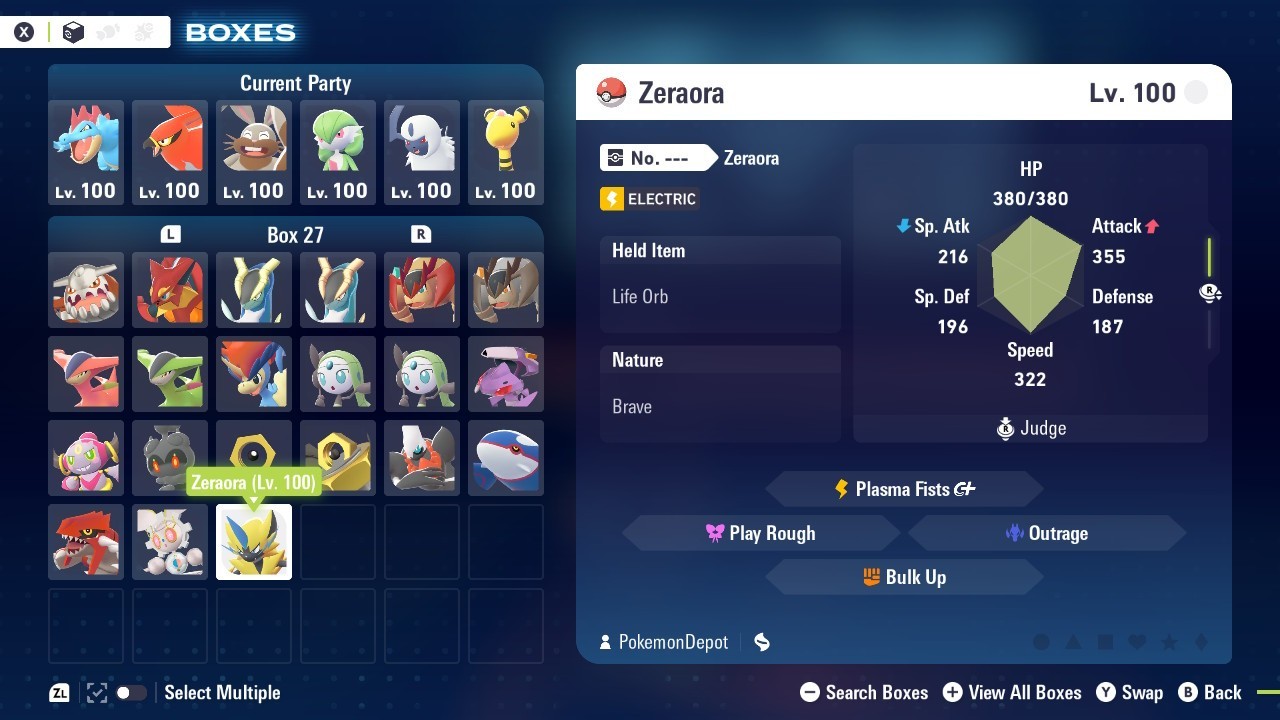Choose Kyogre in Box 27
1280x720 pixels.
pyautogui.click(x=506, y=458)
